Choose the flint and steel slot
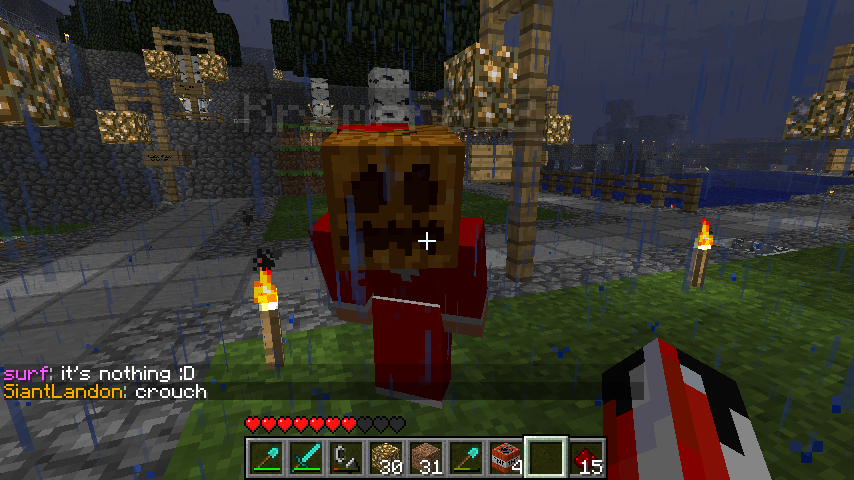The image size is (854, 480). click(345, 457)
